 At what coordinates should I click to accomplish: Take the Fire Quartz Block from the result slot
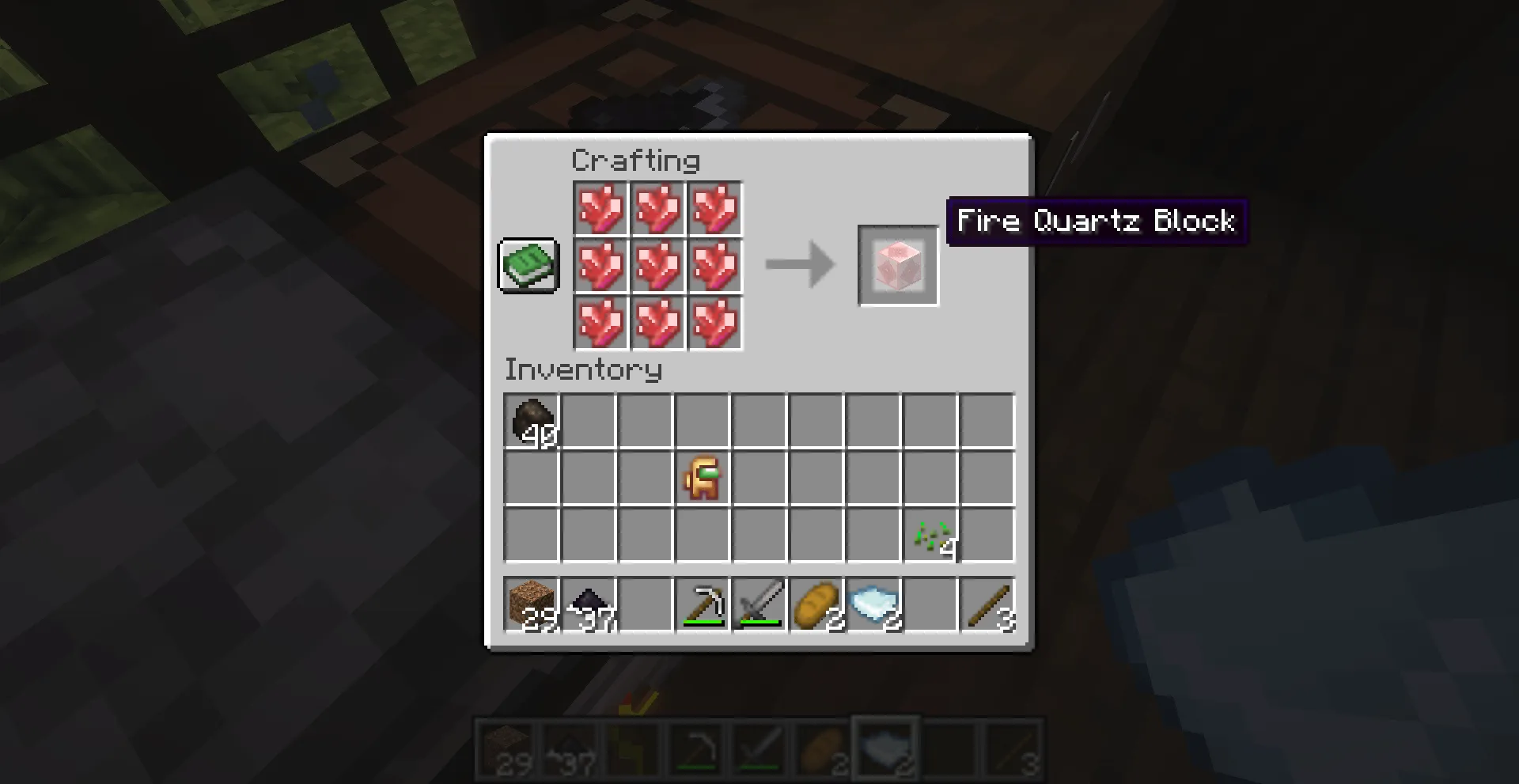point(898,265)
